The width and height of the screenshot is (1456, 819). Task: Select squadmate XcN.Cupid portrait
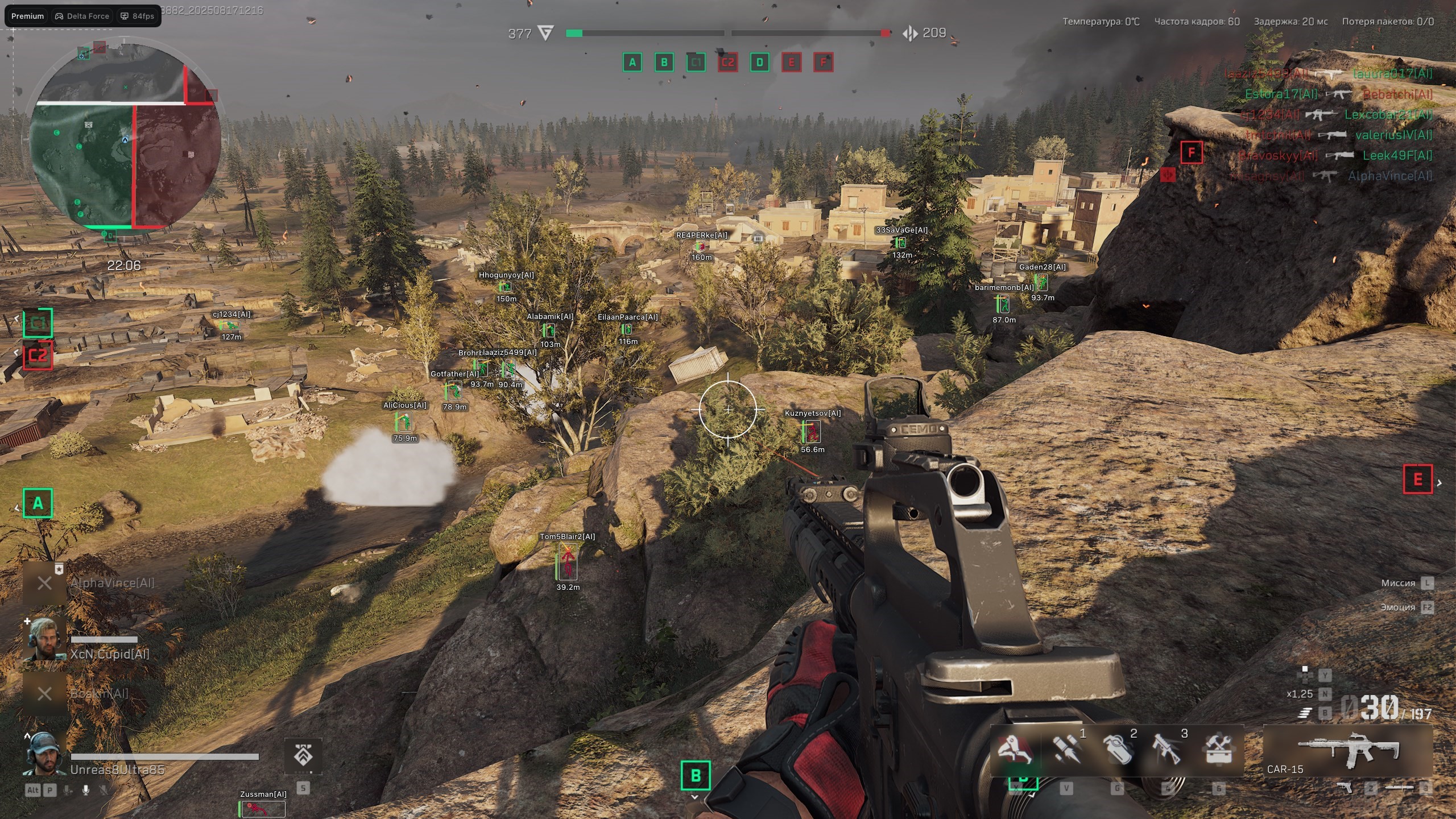pos(44,639)
